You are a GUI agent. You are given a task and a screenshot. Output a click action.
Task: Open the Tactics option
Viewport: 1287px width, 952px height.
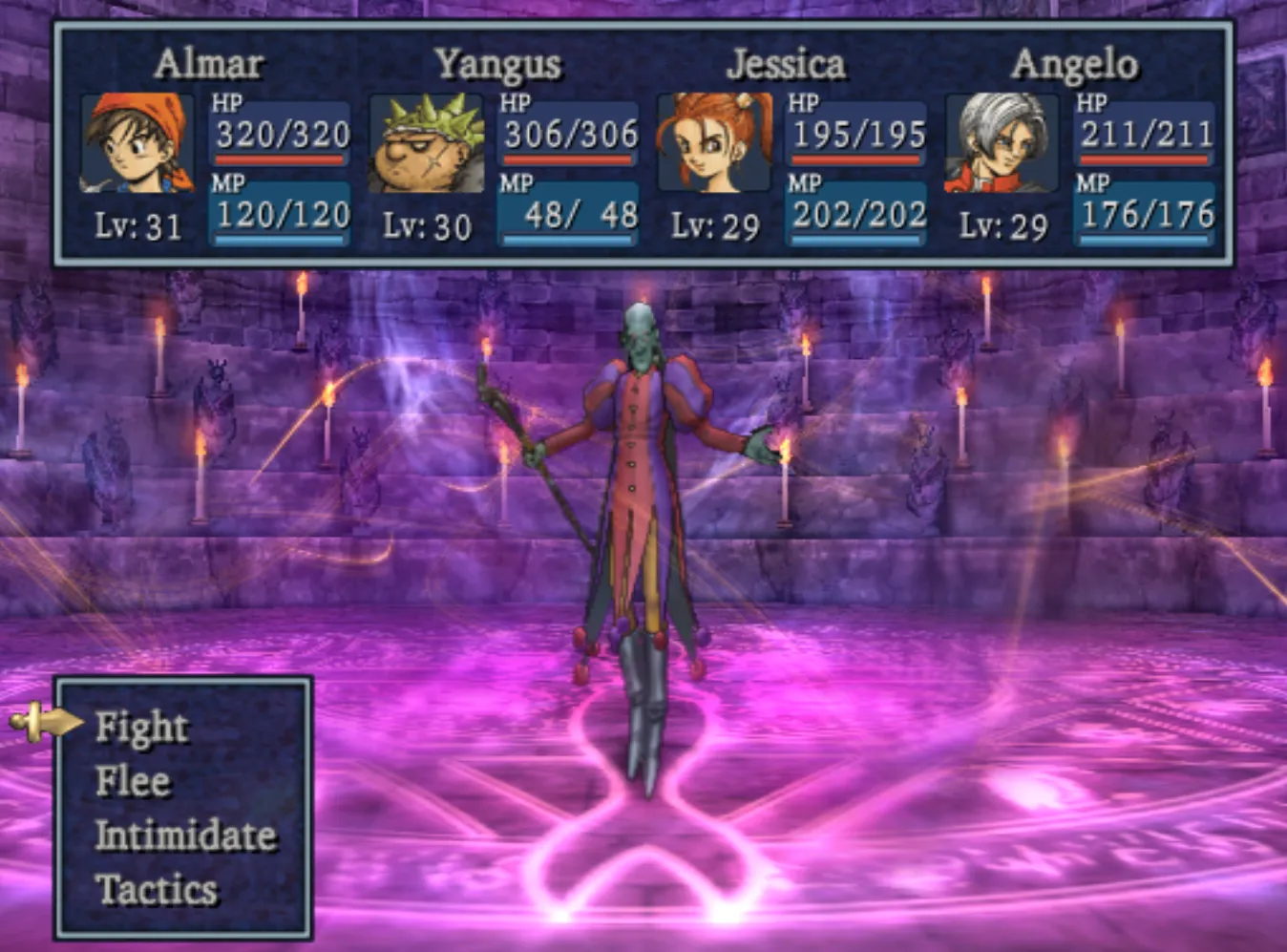tap(157, 890)
